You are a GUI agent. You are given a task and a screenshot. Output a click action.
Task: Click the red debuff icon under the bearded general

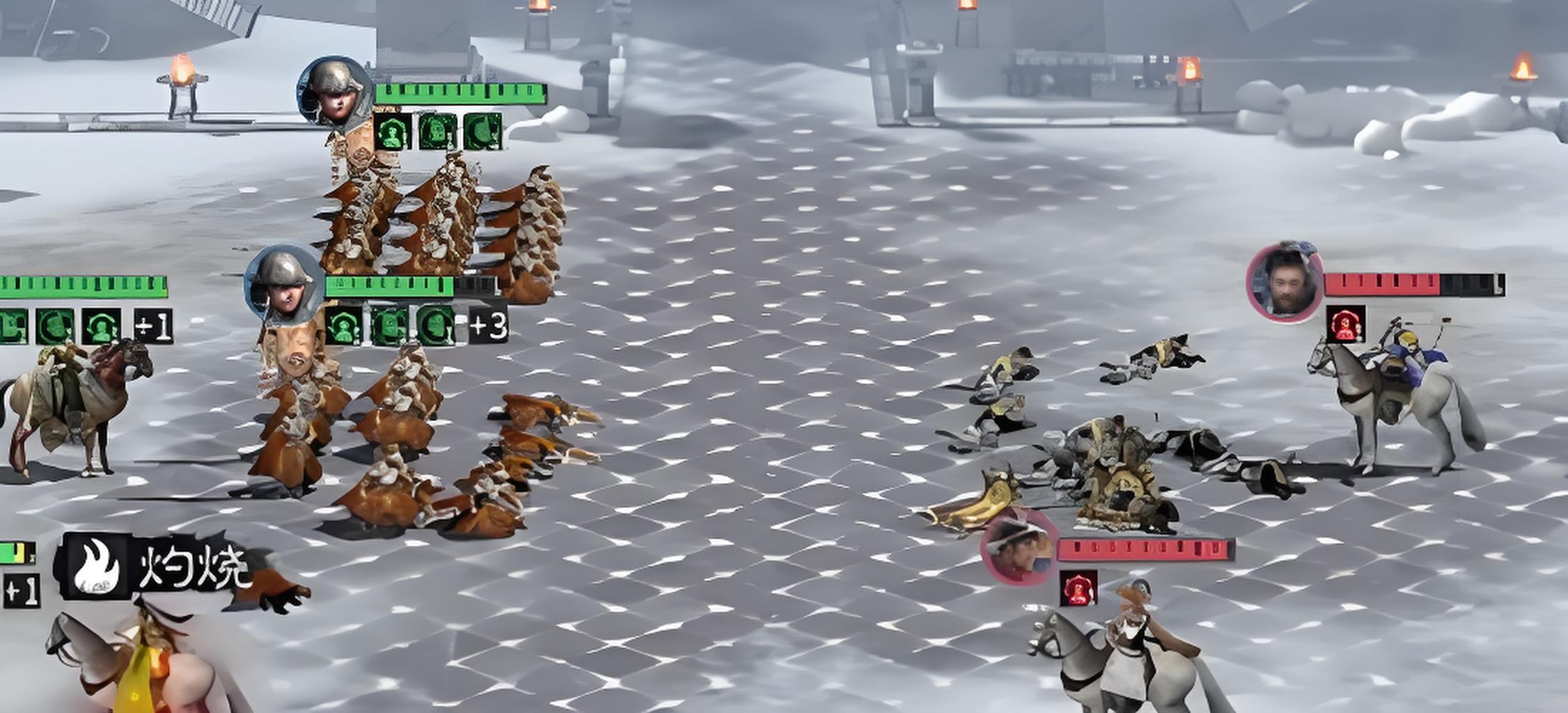(1344, 324)
